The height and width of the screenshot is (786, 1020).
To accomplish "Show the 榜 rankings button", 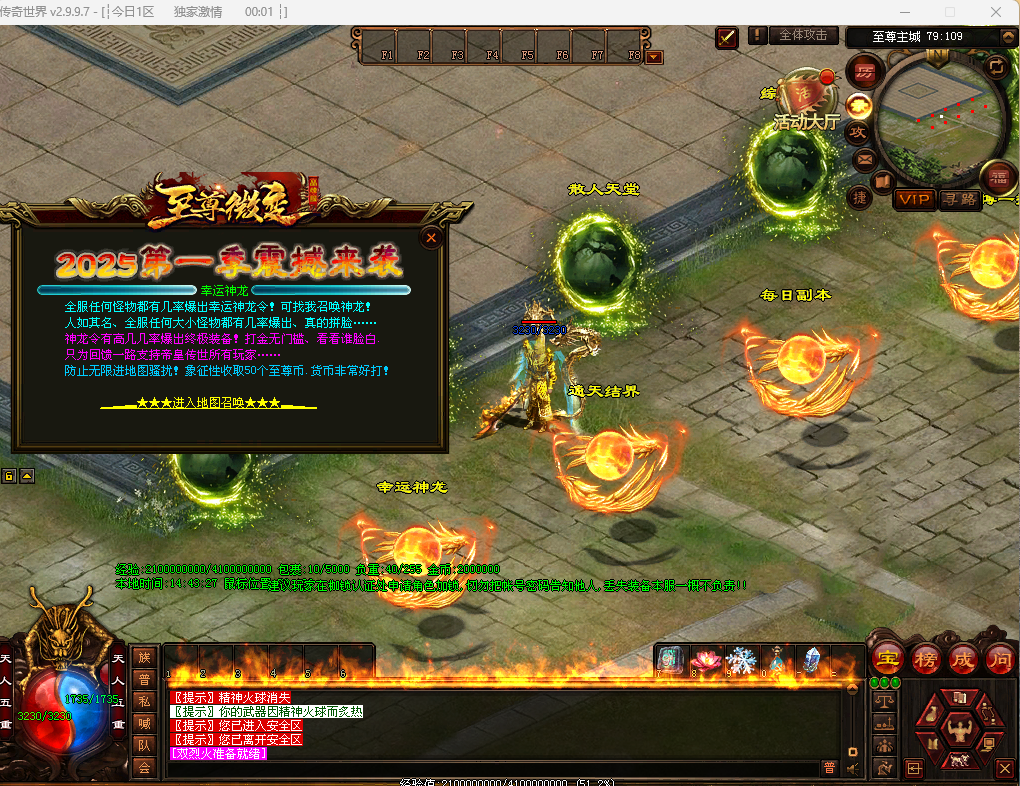I will (925, 659).
